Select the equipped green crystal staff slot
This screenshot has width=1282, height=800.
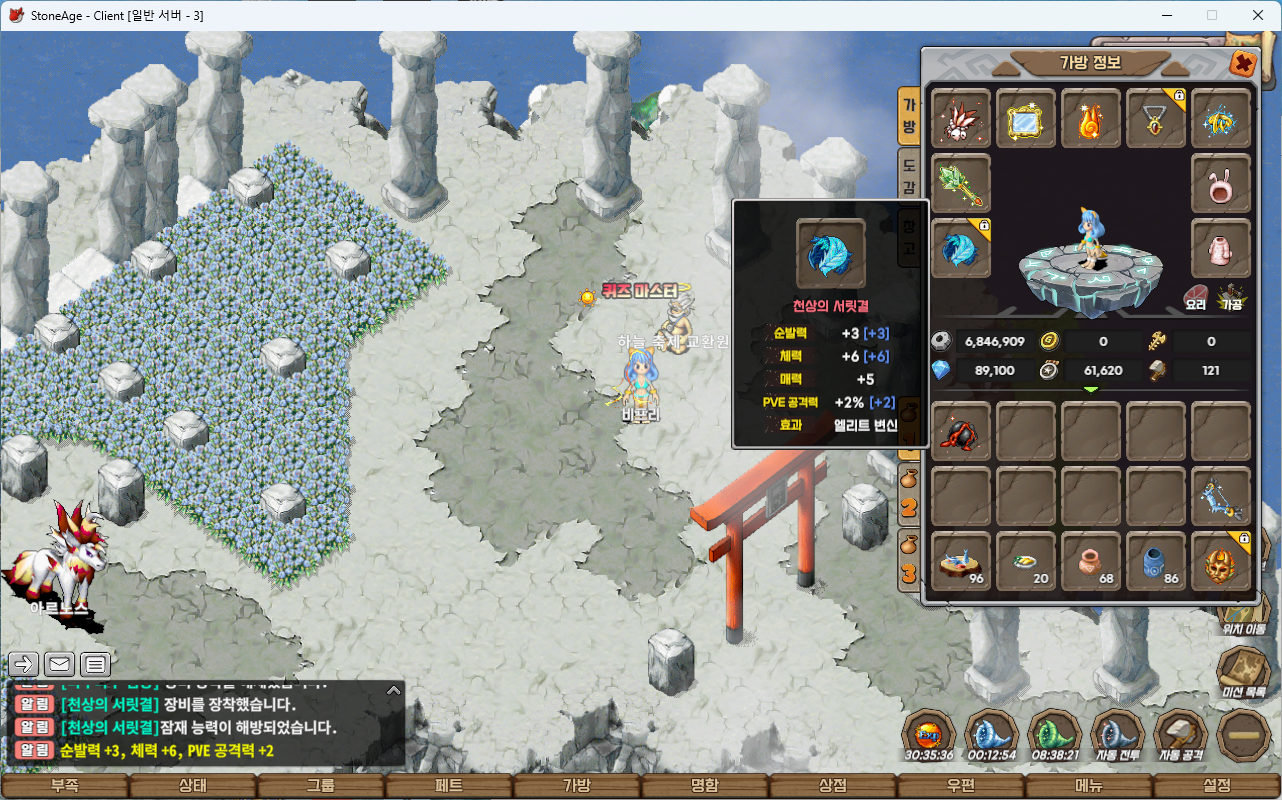click(961, 183)
